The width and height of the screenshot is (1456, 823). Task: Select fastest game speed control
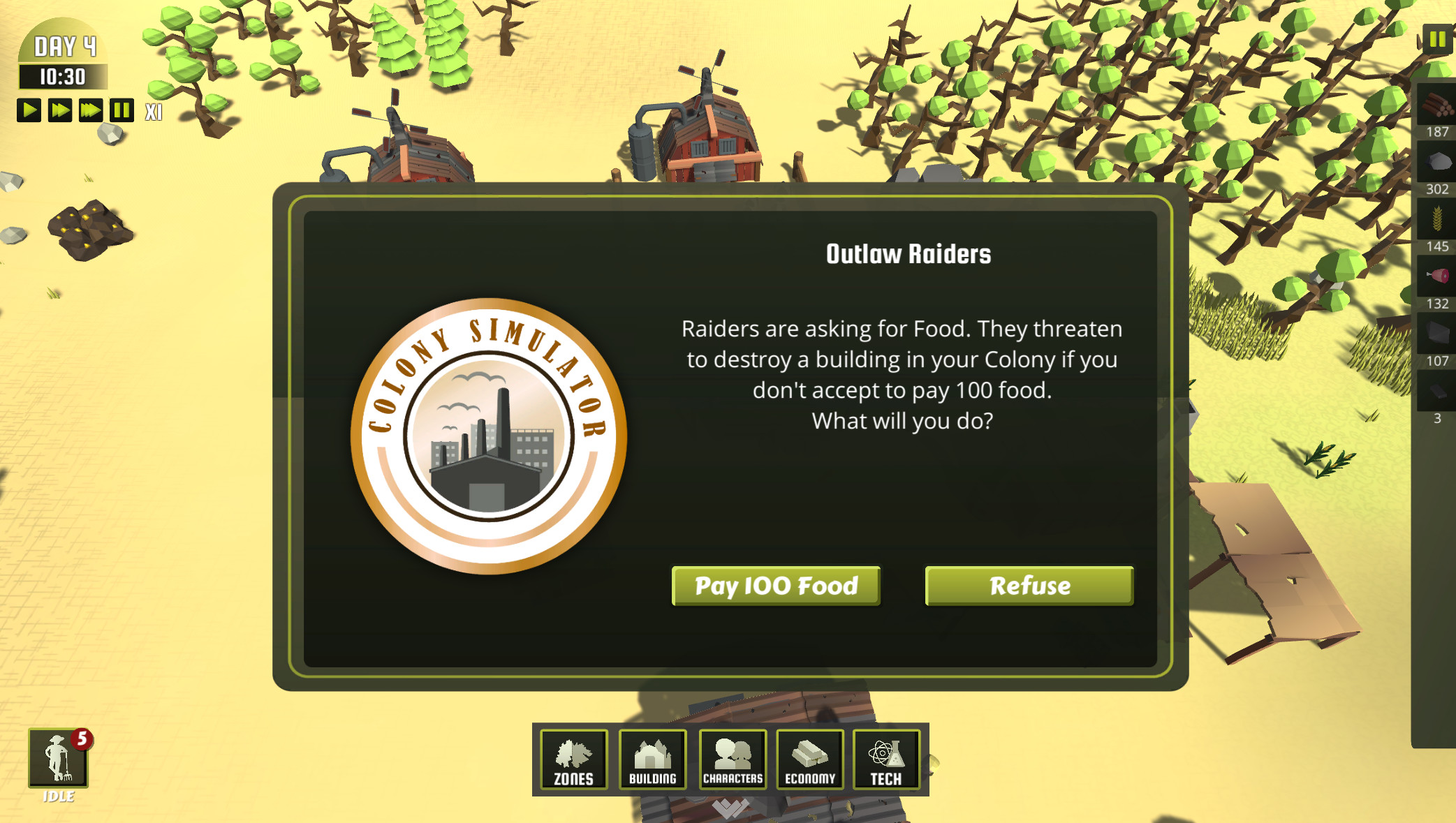[89, 110]
